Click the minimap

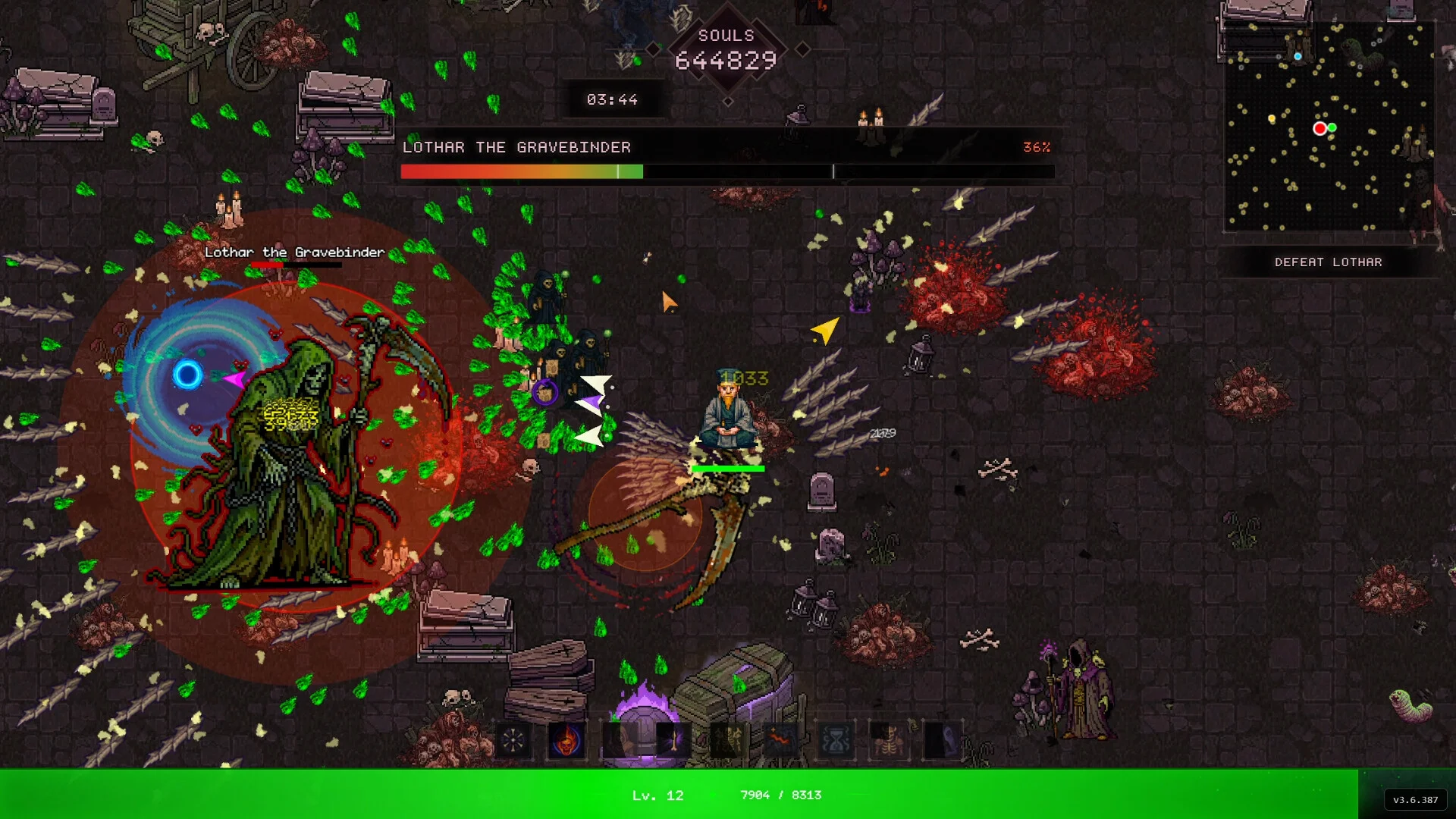pyautogui.click(x=1329, y=126)
